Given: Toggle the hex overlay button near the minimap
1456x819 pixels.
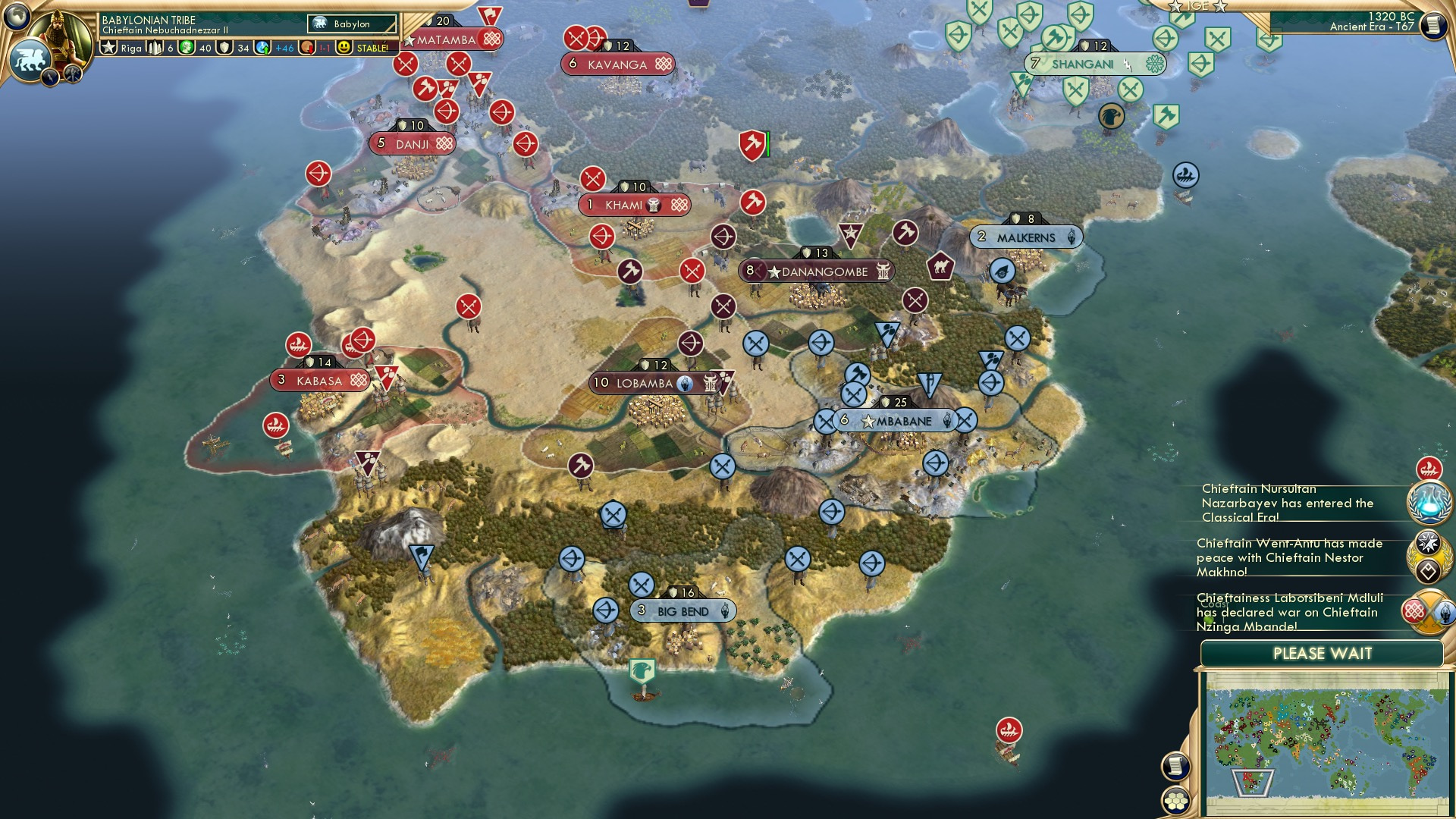Looking at the screenshot, I should [x=1175, y=800].
